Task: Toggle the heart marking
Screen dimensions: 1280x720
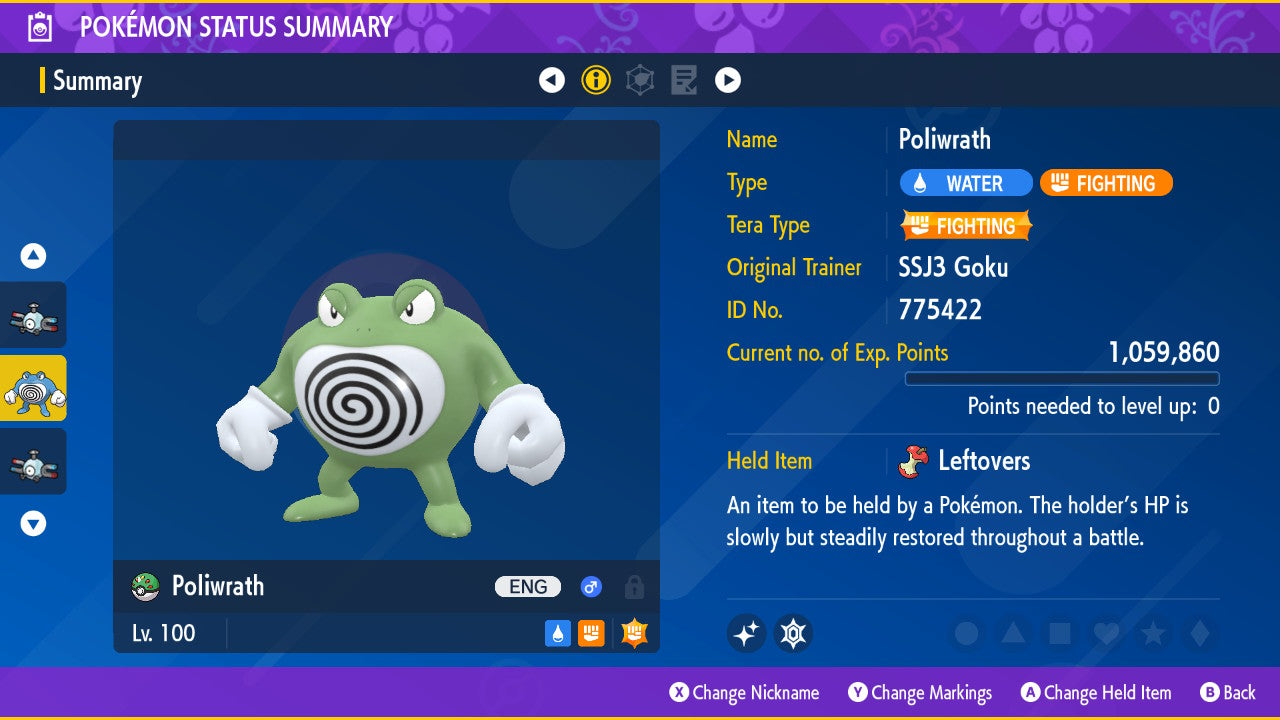Action: click(1105, 633)
